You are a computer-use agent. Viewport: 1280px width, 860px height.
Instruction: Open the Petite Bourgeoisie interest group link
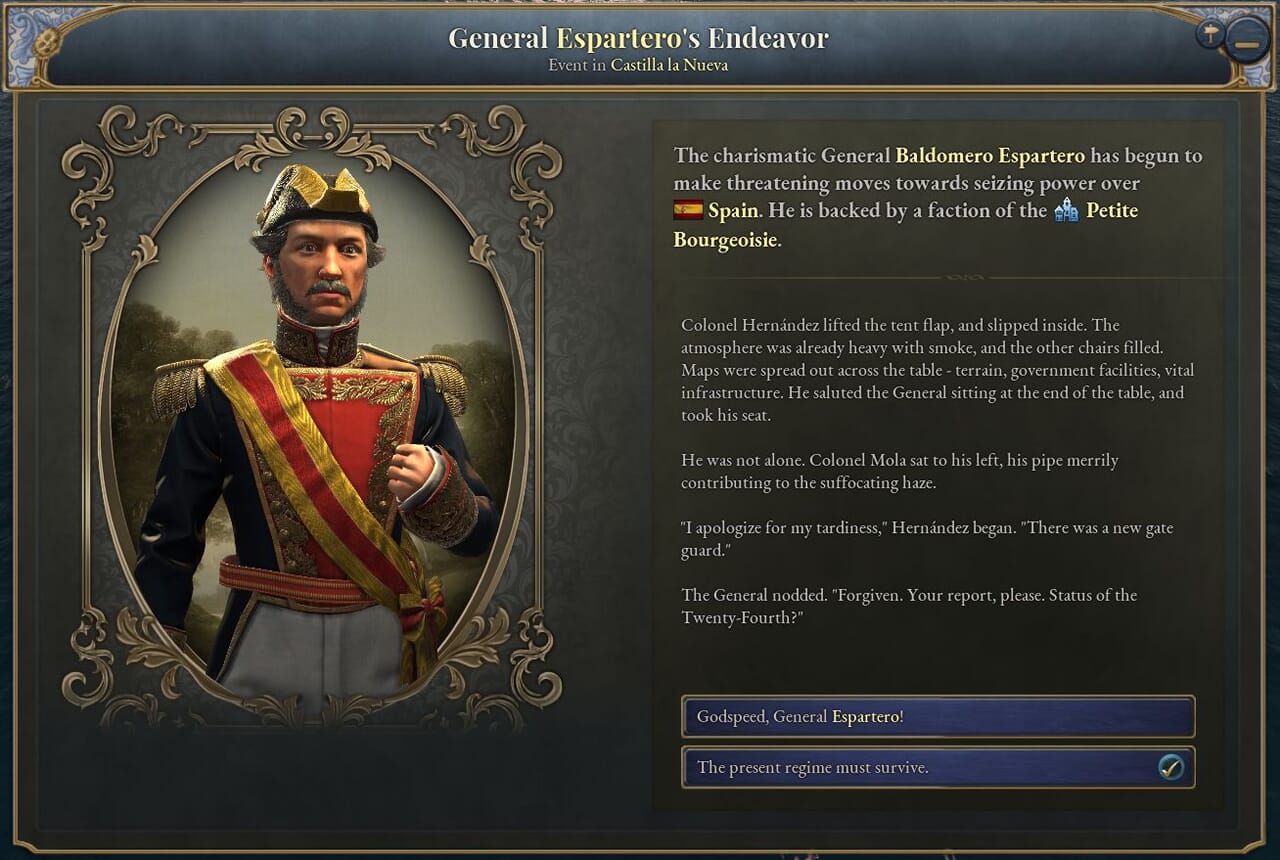click(x=1111, y=211)
